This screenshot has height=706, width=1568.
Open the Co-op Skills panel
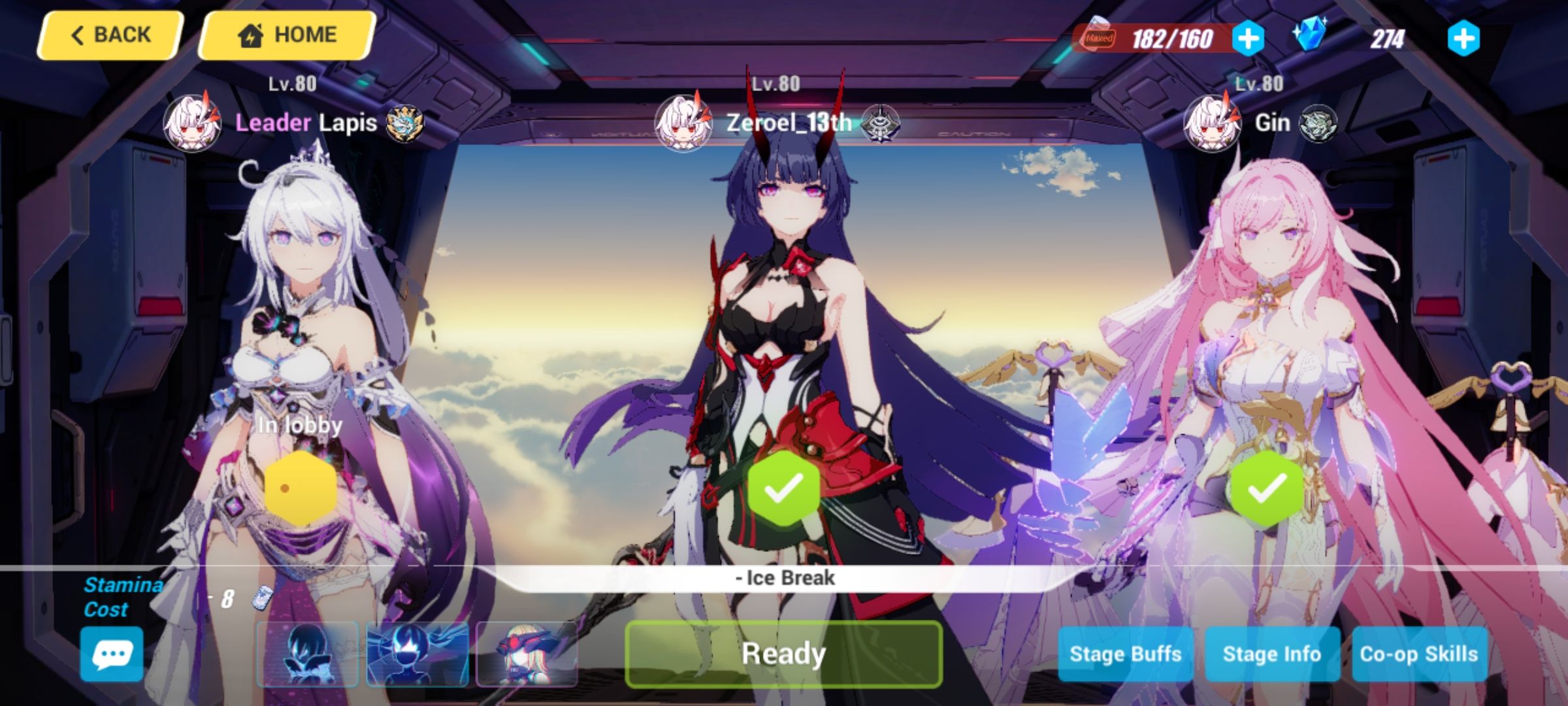point(1419,653)
